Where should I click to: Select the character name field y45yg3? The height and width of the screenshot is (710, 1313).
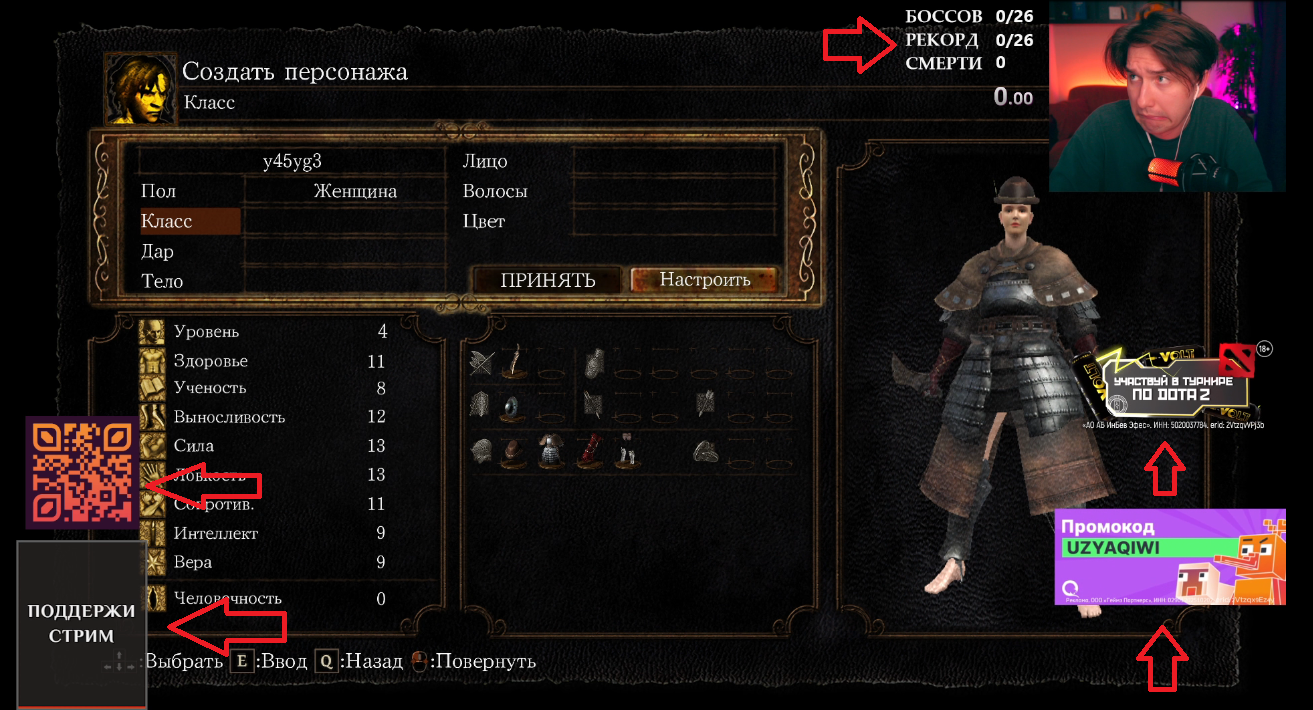click(x=292, y=161)
